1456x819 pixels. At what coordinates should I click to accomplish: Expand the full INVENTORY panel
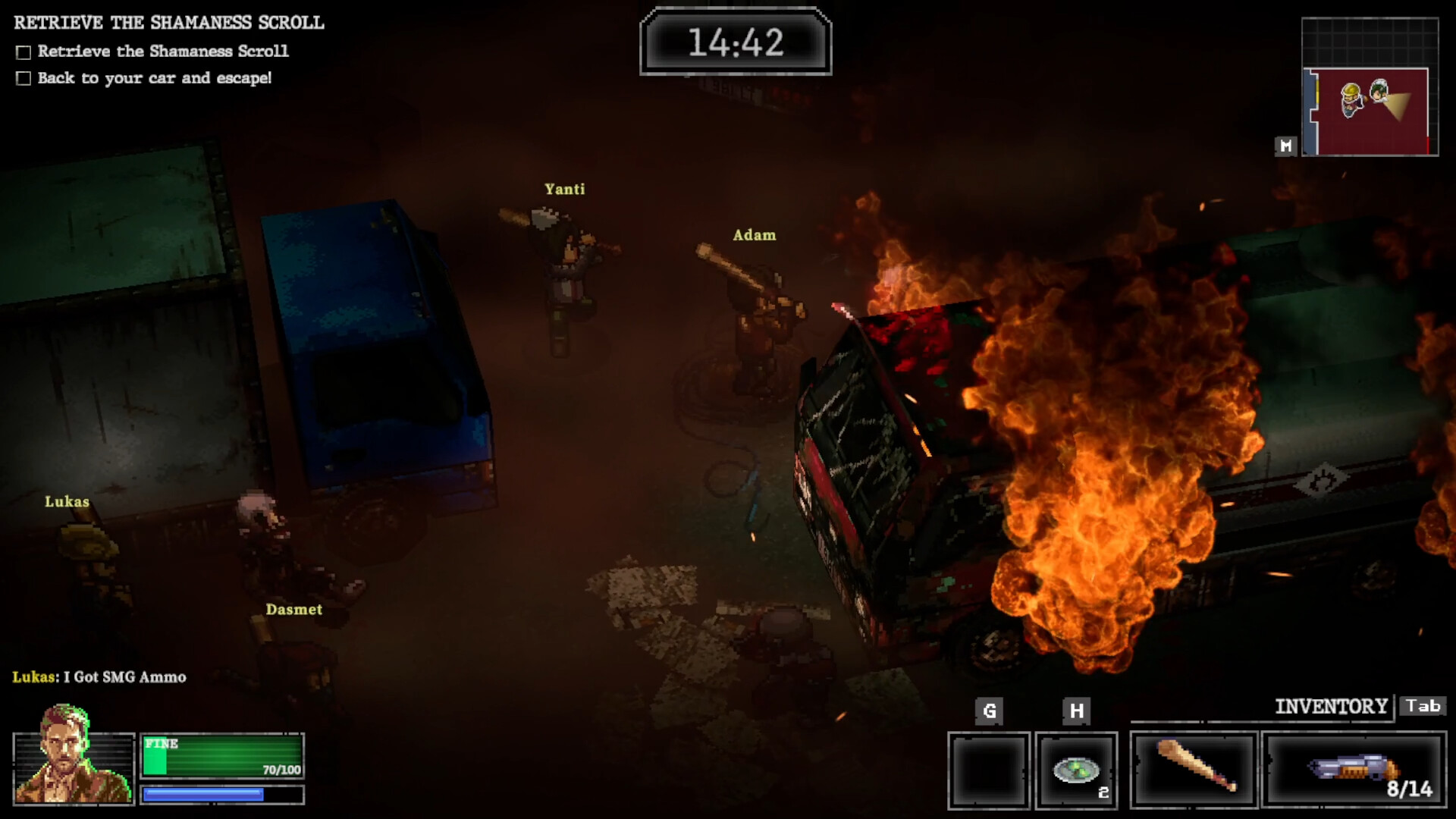pyautogui.click(x=1332, y=706)
